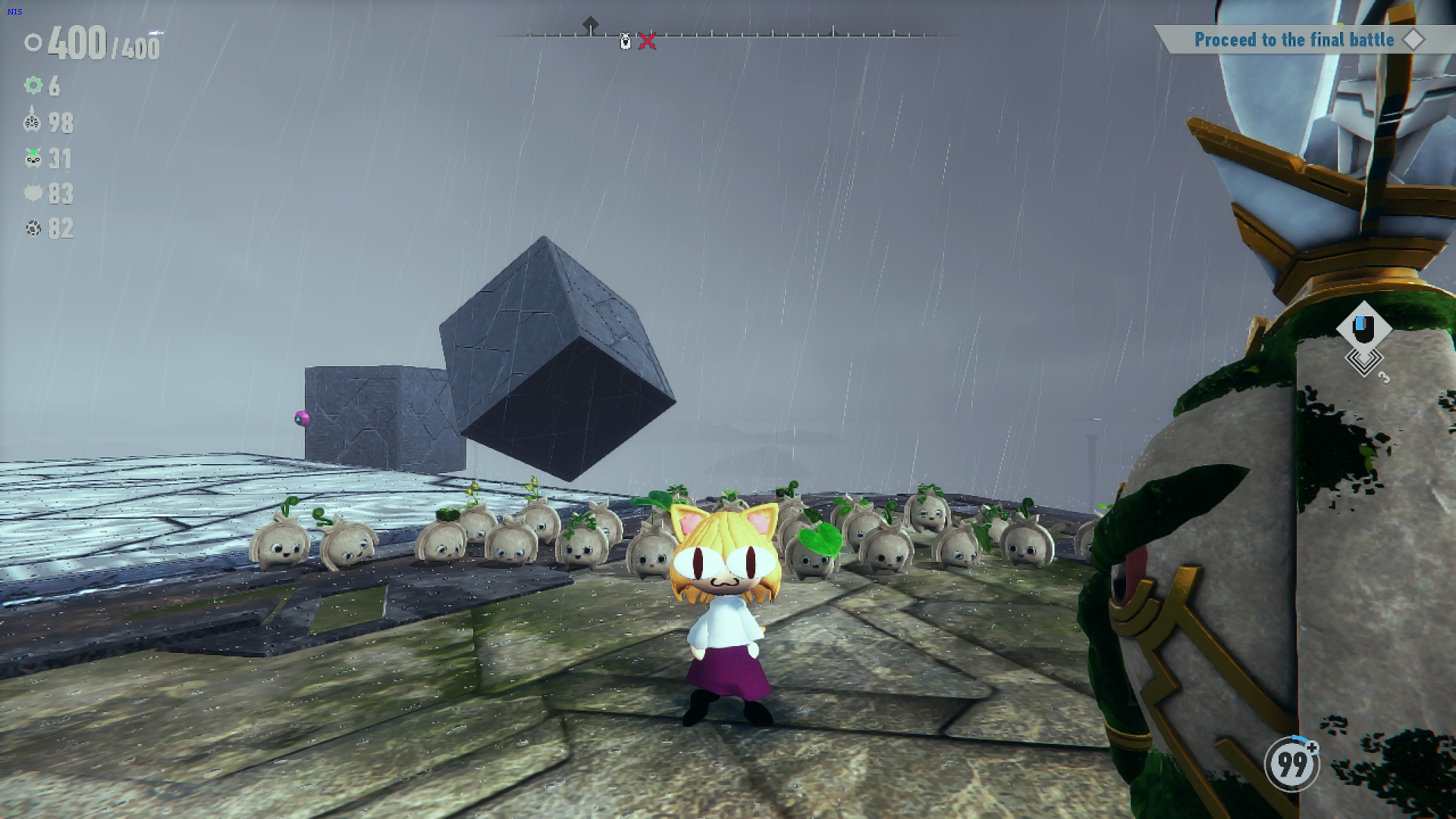
Task: Click the diamond icon beside the objective banner
Action: pyautogui.click(x=1414, y=40)
